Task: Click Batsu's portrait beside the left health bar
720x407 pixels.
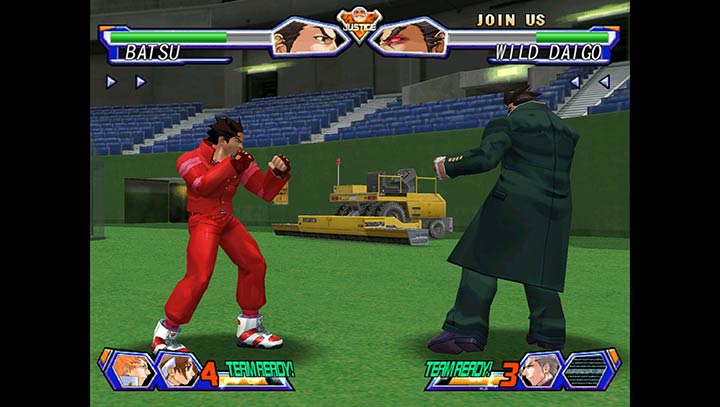Action: tap(304, 36)
